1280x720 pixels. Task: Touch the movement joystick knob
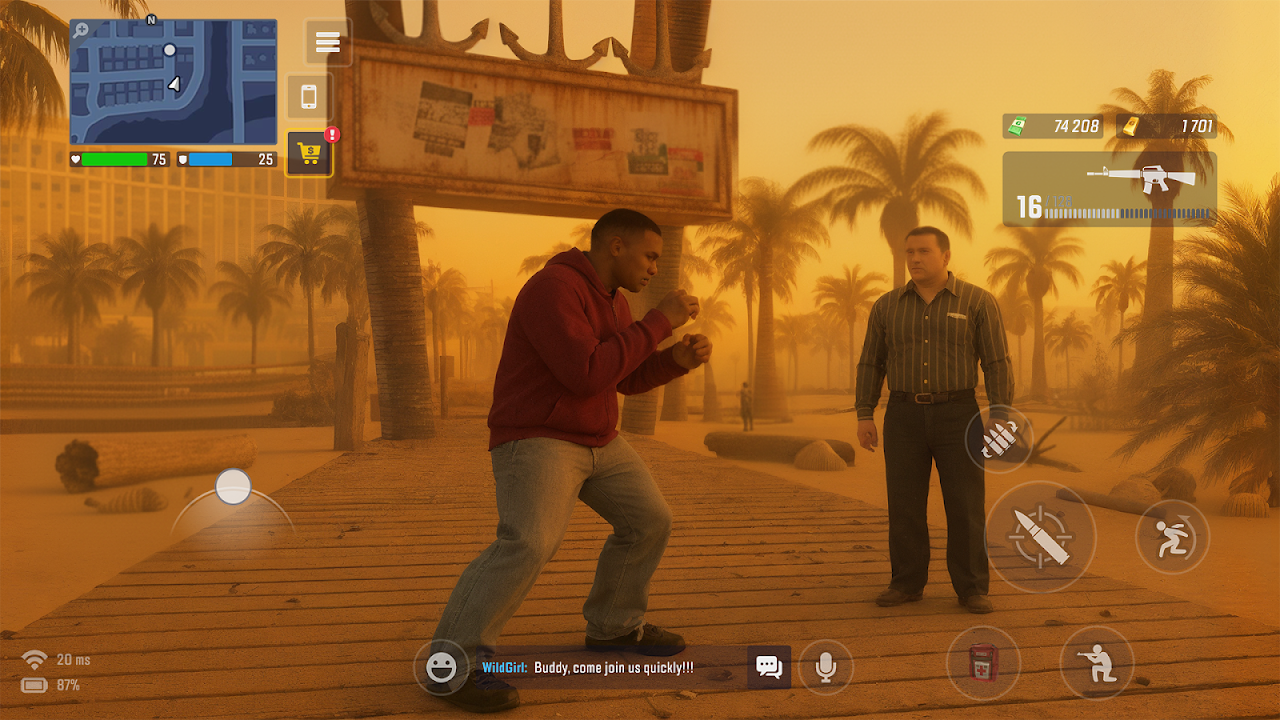coord(233,487)
